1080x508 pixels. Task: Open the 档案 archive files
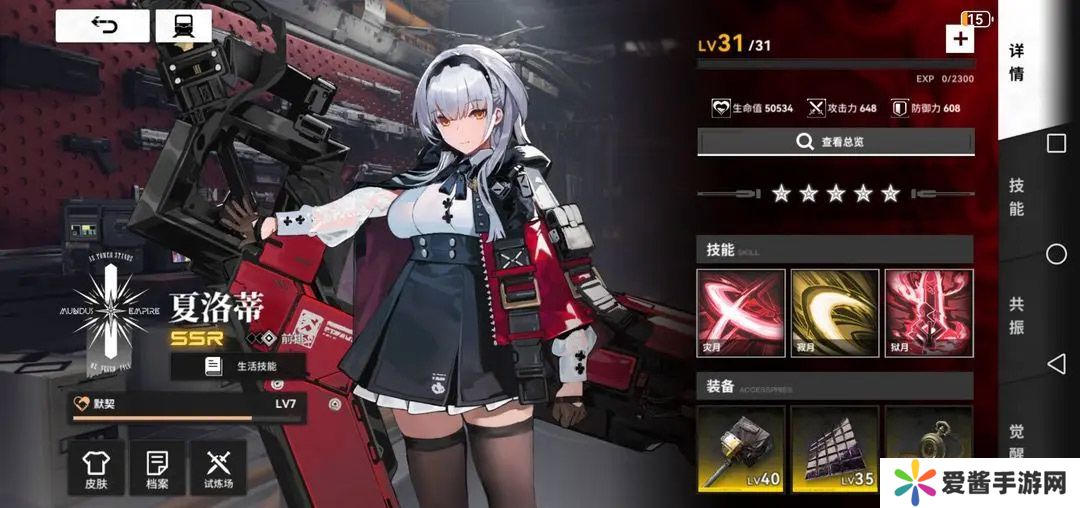(157, 468)
